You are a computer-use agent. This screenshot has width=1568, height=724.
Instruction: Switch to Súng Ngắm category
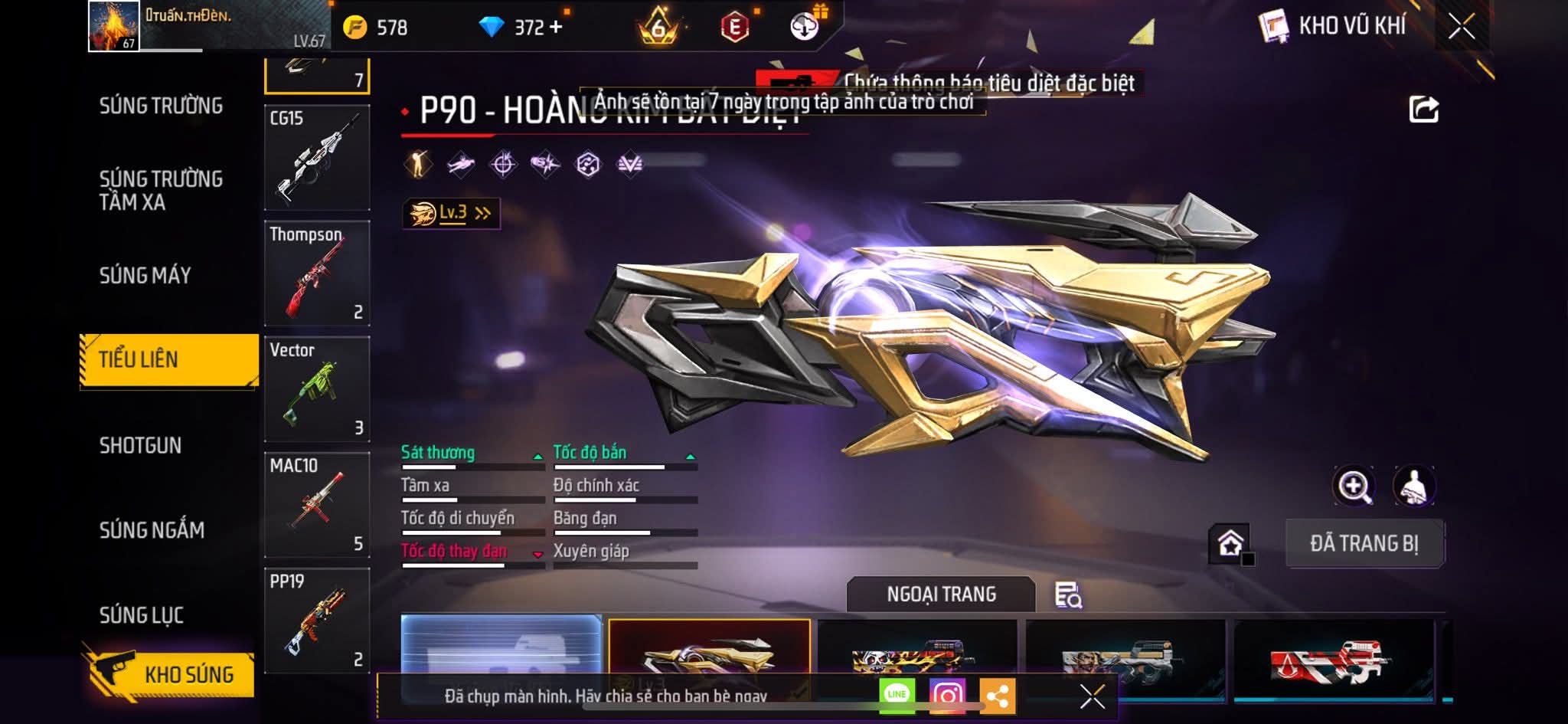(152, 529)
